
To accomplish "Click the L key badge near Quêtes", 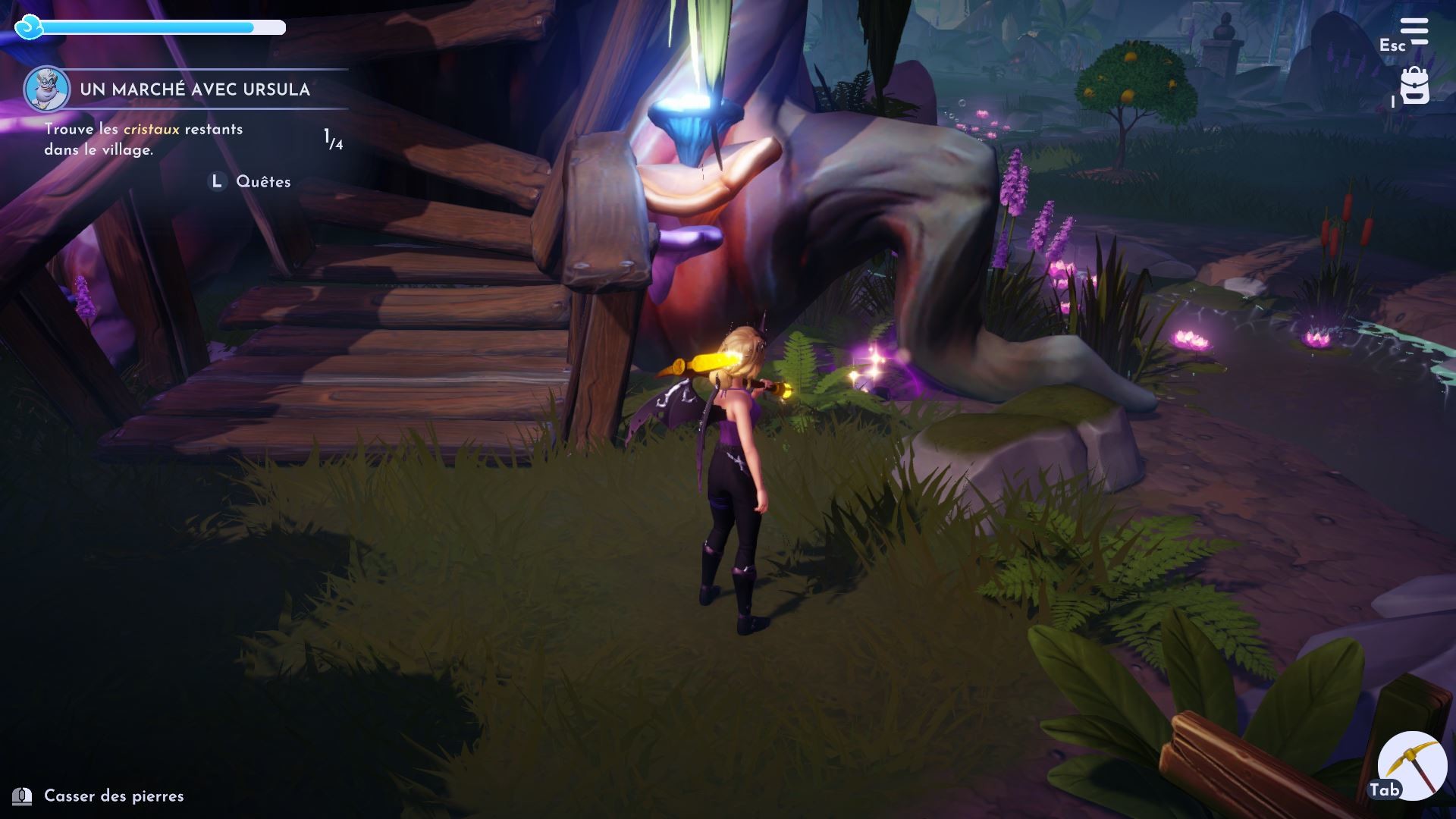I will click(x=215, y=181).
